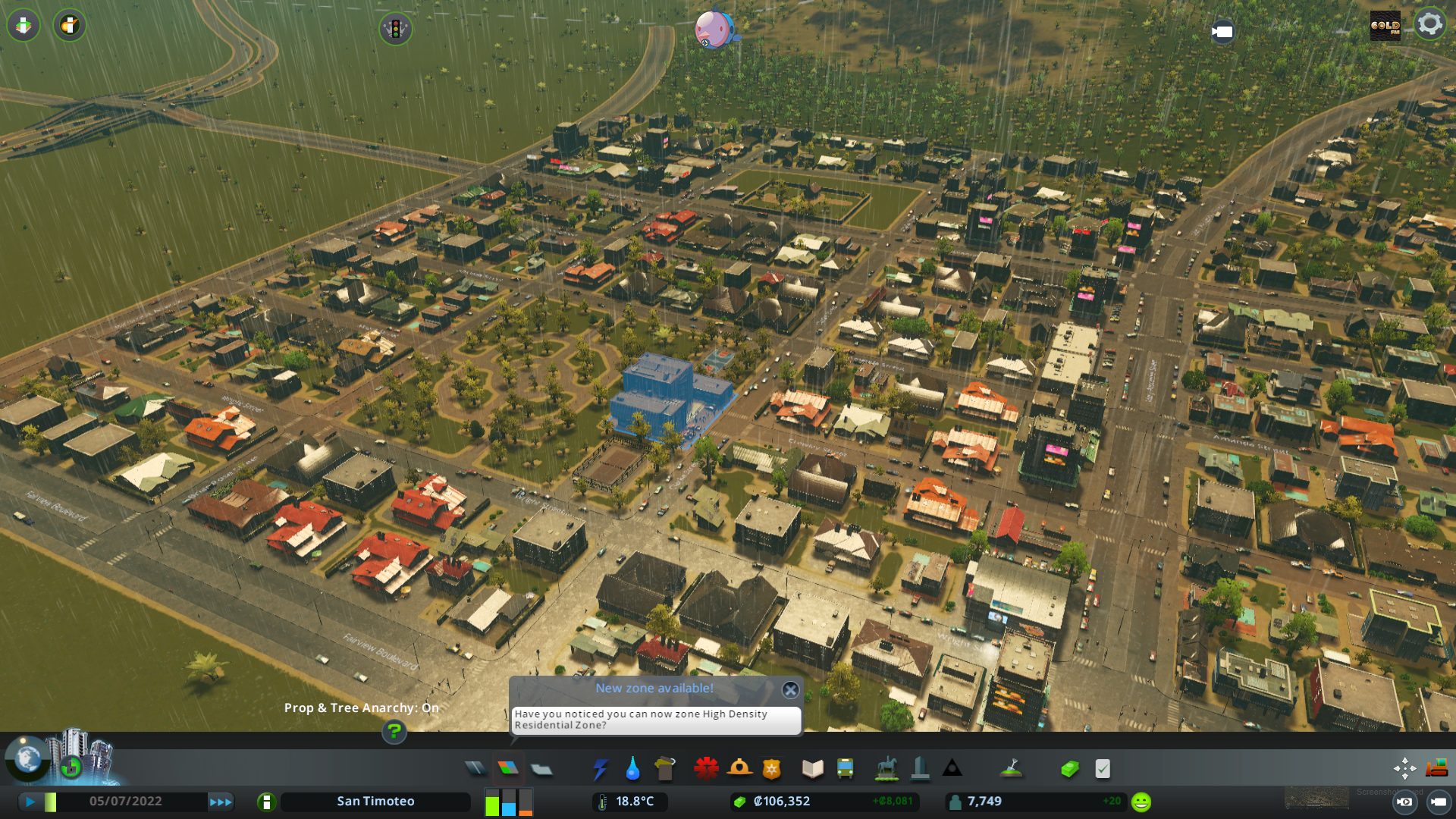Select the Landscaping shovel tool
1456x819 pixels.
pyautogui.click(x=1012, y=768)
